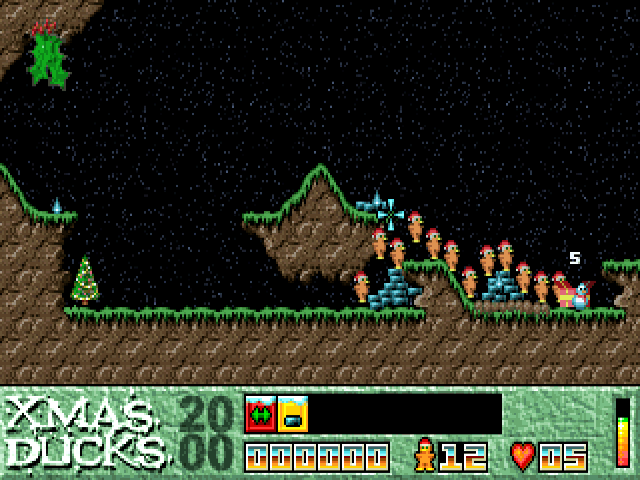Select the red tool with green arrows
Image resolution: width=640 pixels, height=480 pixels.
(x=261, y=413)
